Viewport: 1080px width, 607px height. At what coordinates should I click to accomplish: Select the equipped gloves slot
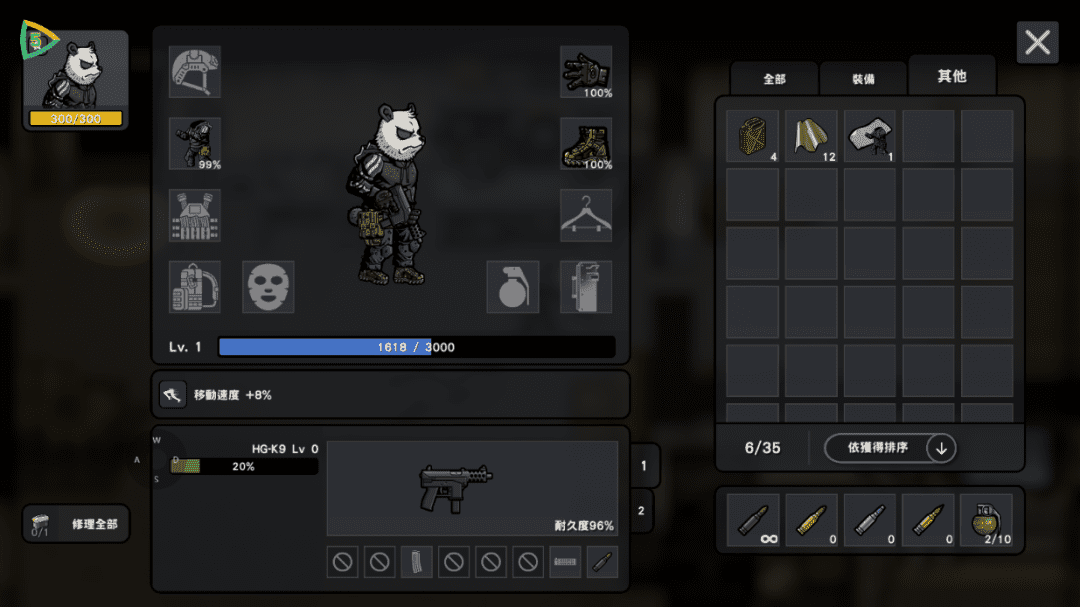pos(586,72)
